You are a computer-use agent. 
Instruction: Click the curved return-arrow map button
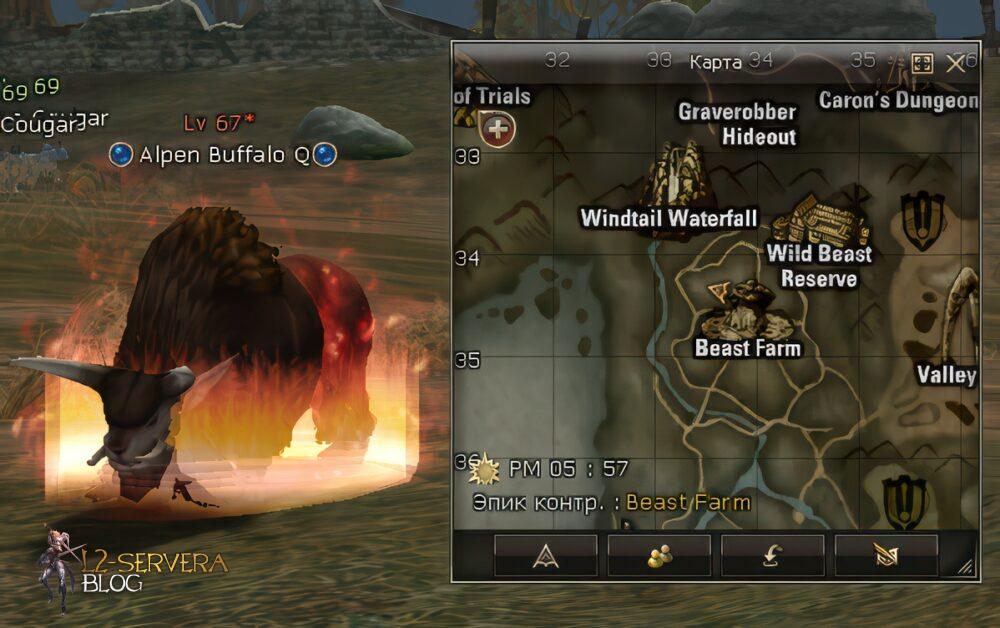(772, 556)
